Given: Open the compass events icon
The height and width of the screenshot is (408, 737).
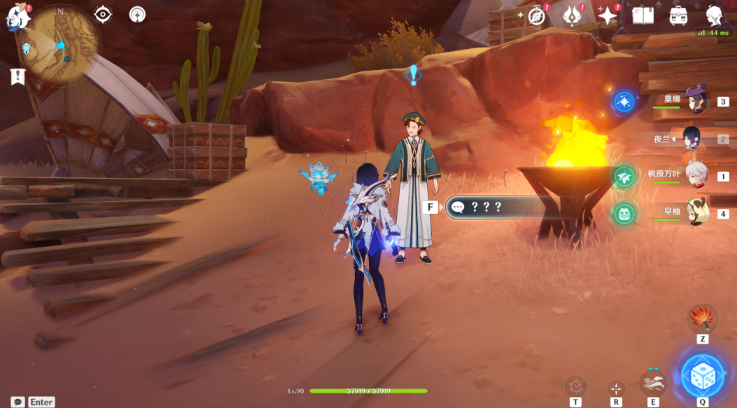Looking at the screenshot, I should pos(537,15).
